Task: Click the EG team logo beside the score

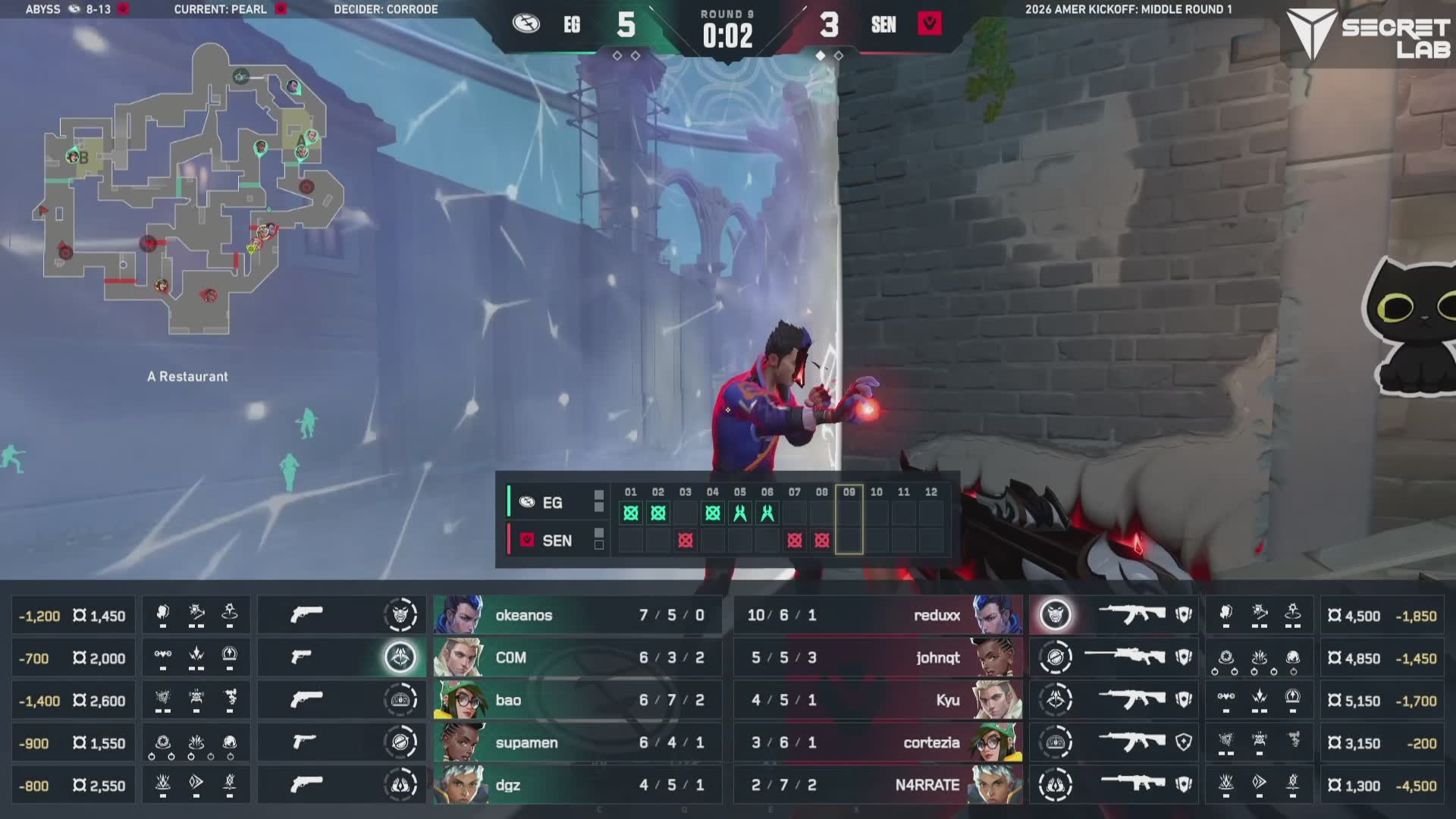Action: tap(526, 24)
